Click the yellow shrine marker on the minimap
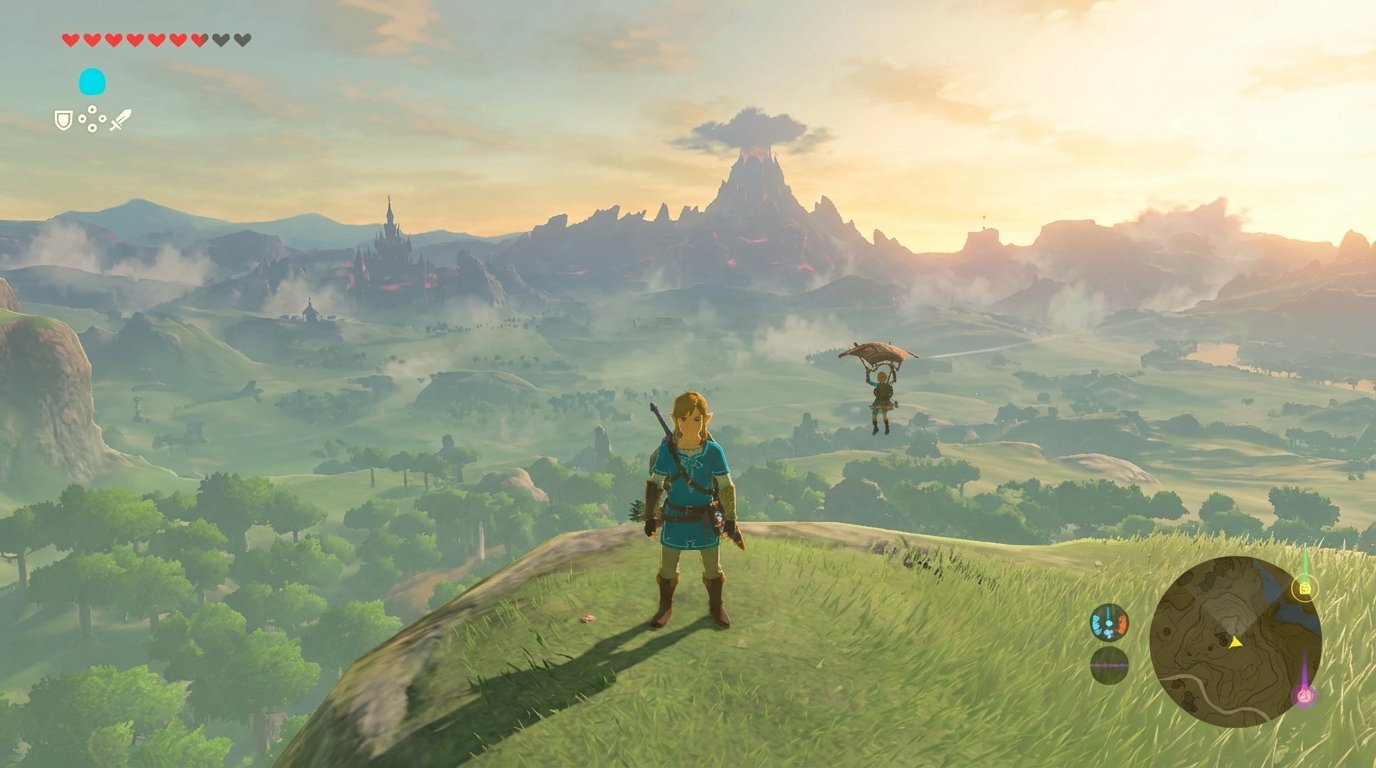 tap(1306, 588)
